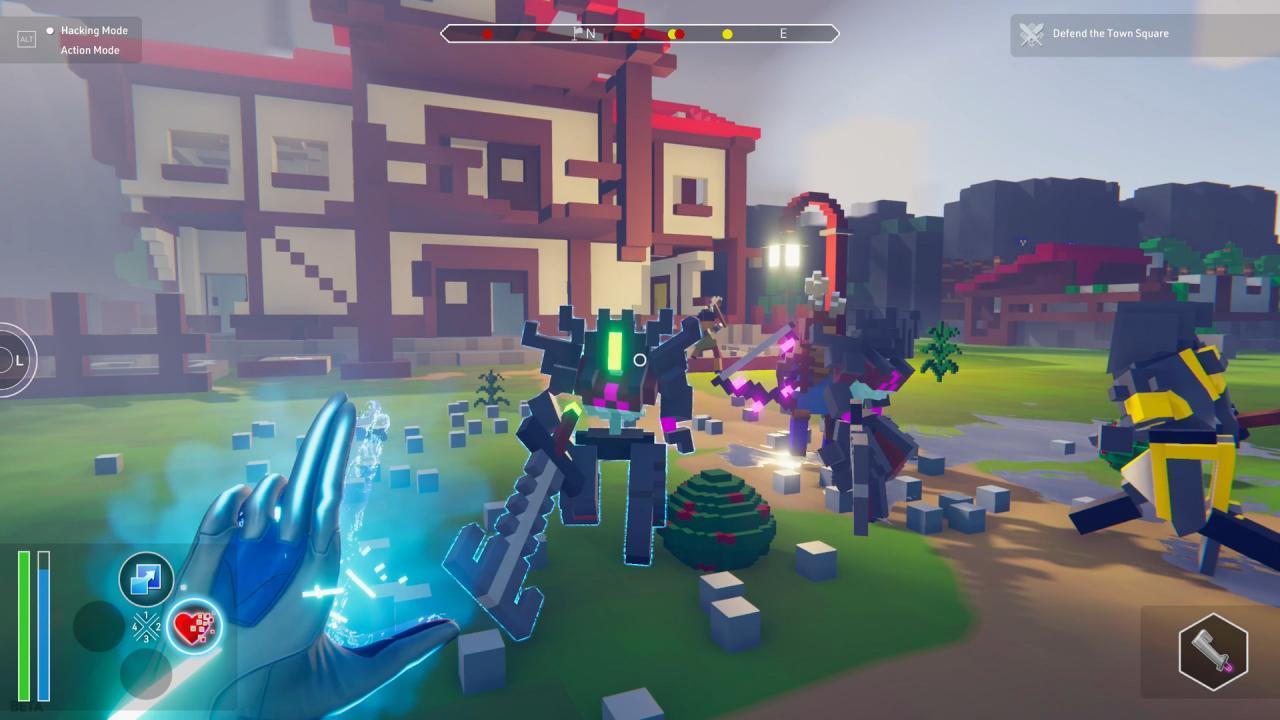1280x720 pixels.
Task: Click the E marker on the compass bar
Action: click(x=783, y=33)
